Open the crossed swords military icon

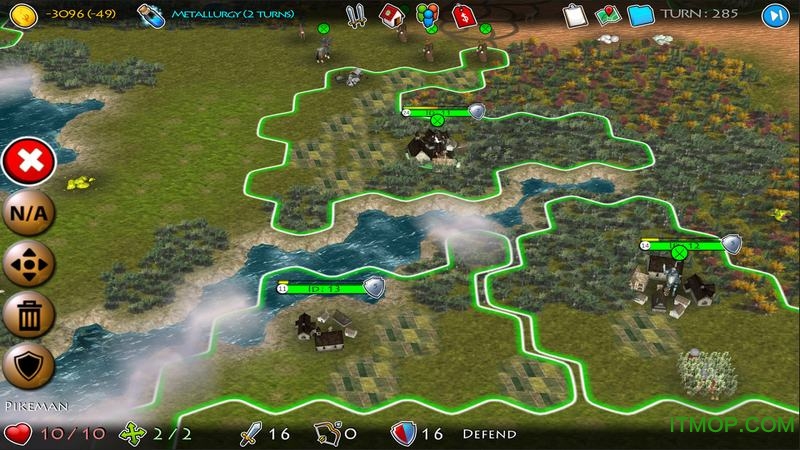[x=357, y=15]
